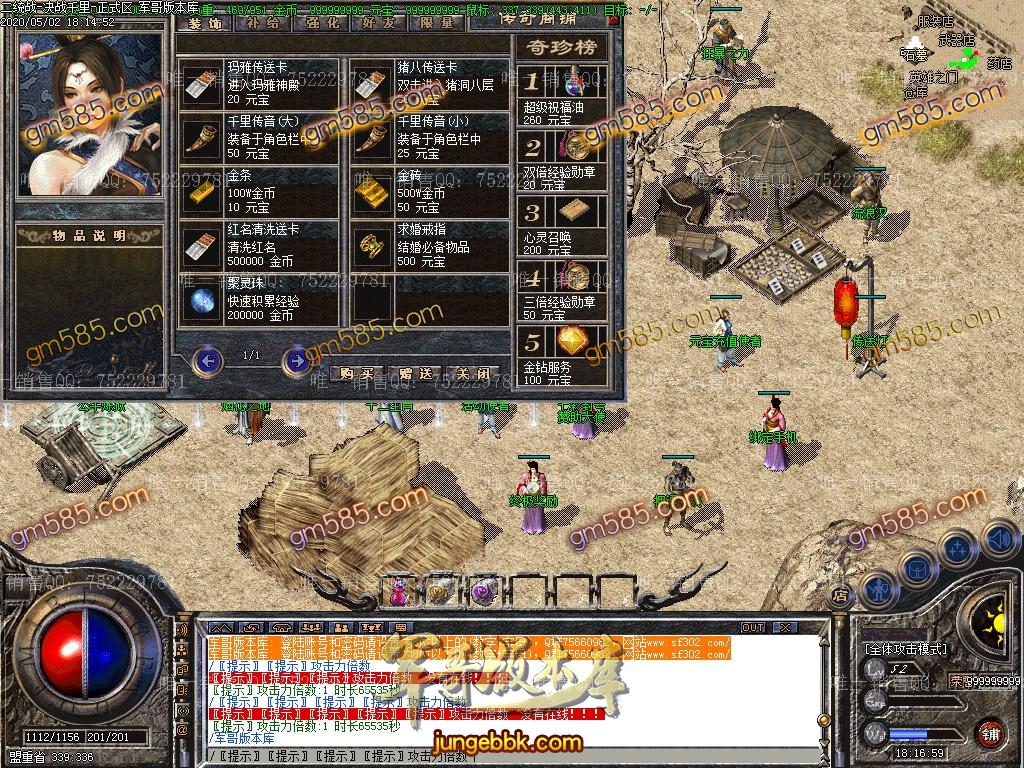Click the OUT button on chat bar
Image resolution: width=1024 pixels, height=768 pixels.
[x=753, y=628]
